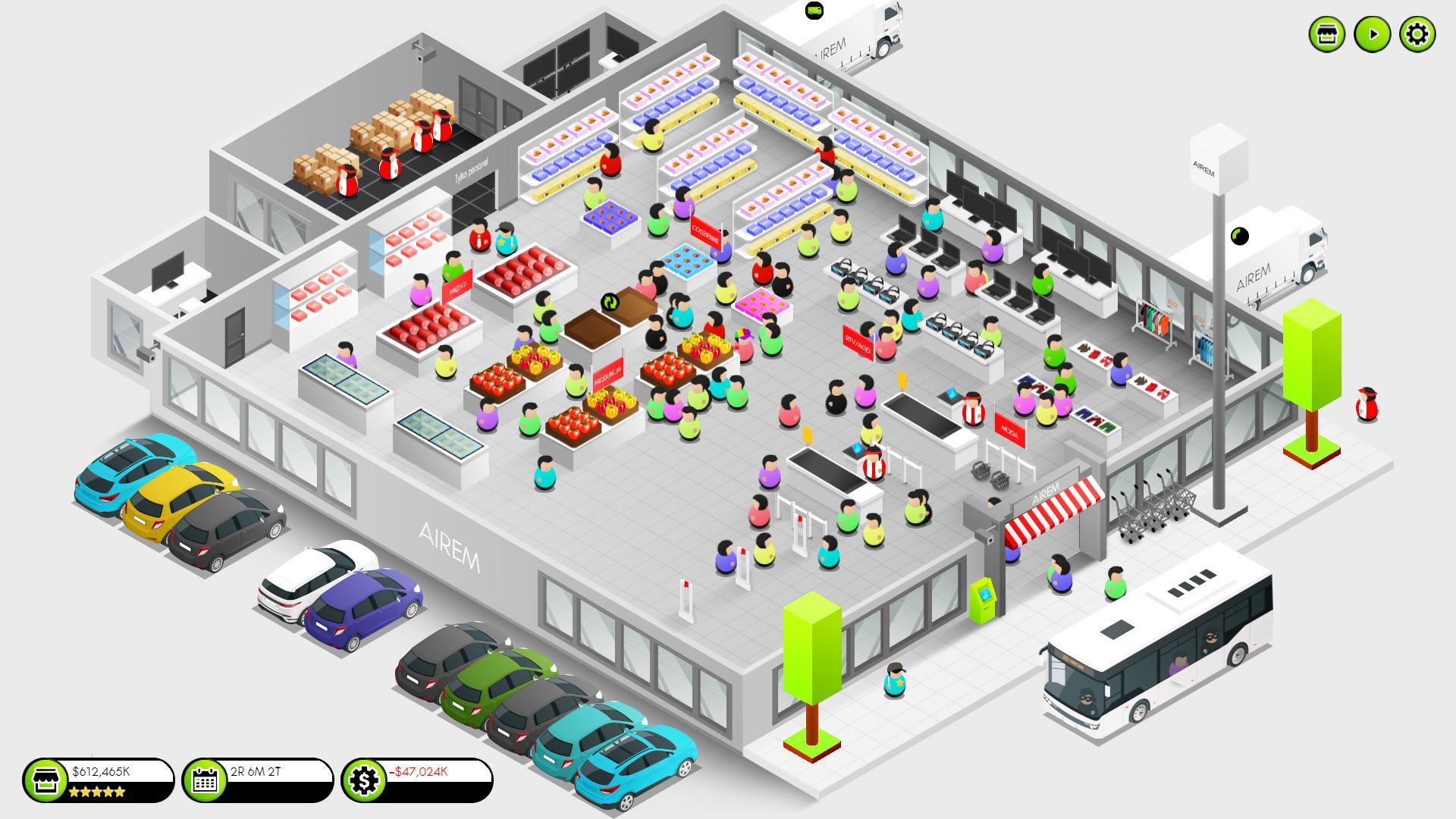Viewport: 1456px width, 819px height.
Task: Click the green recycle icon on the empty table
Action: click(611, 300)
